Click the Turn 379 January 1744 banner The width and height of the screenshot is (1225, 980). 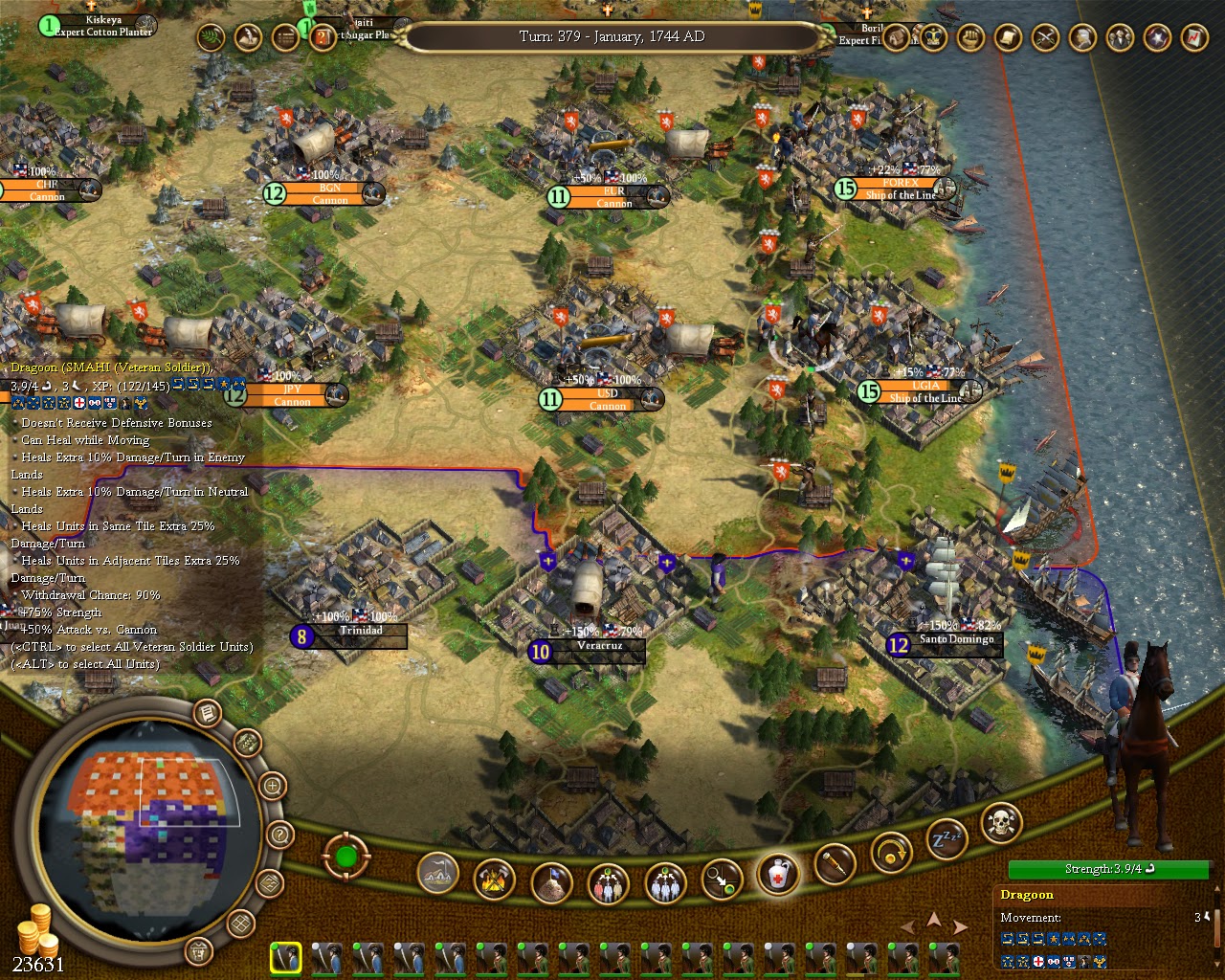[612, 37]
